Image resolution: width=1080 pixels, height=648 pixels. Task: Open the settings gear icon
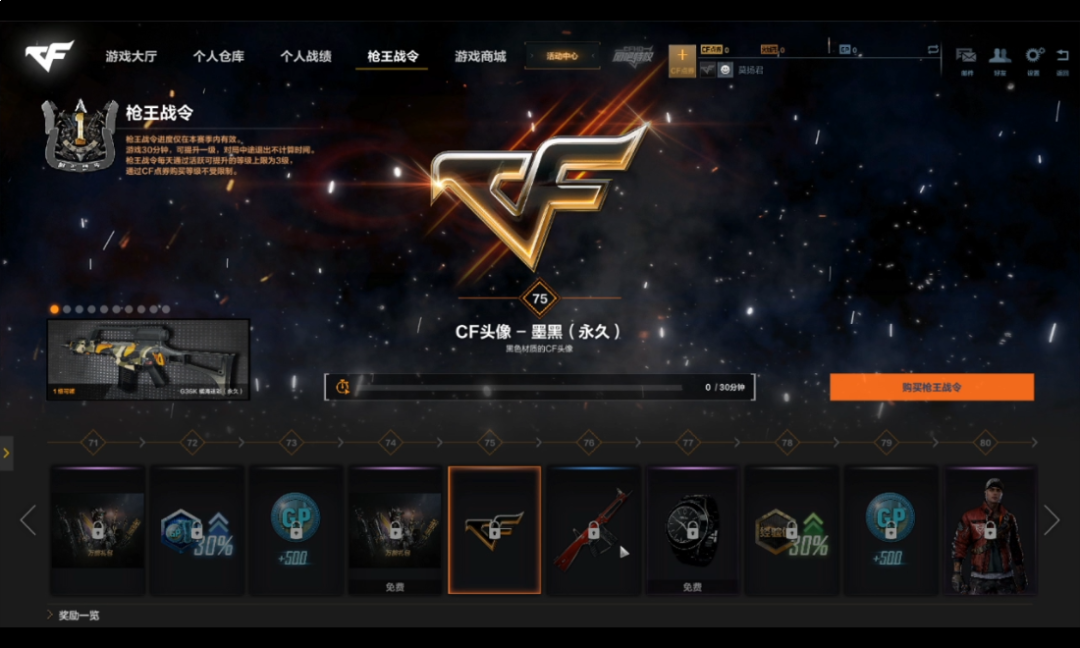click(1034, 57)
